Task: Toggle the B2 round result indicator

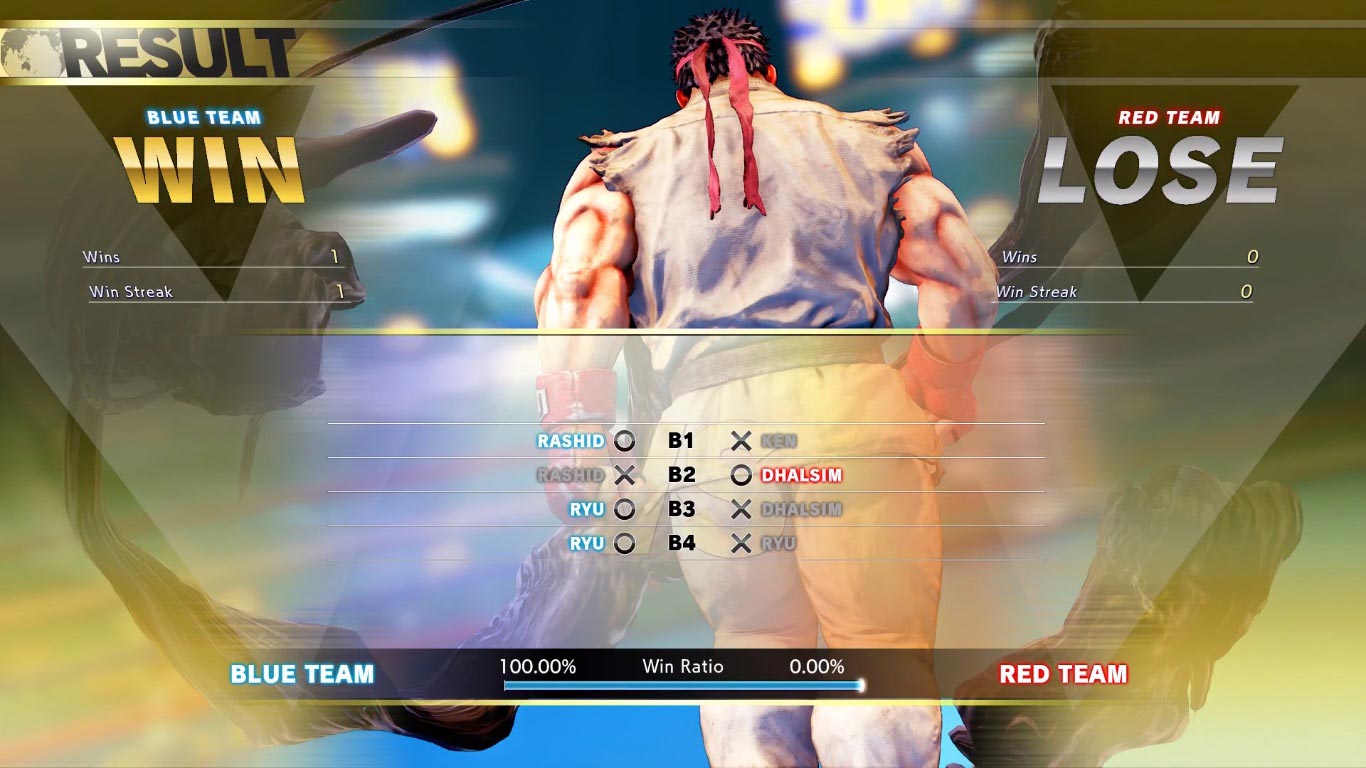Action: tap(682, 475)
